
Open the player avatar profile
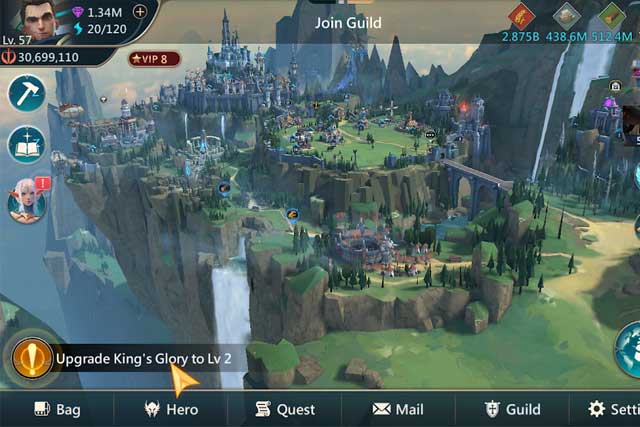(28, 20)
